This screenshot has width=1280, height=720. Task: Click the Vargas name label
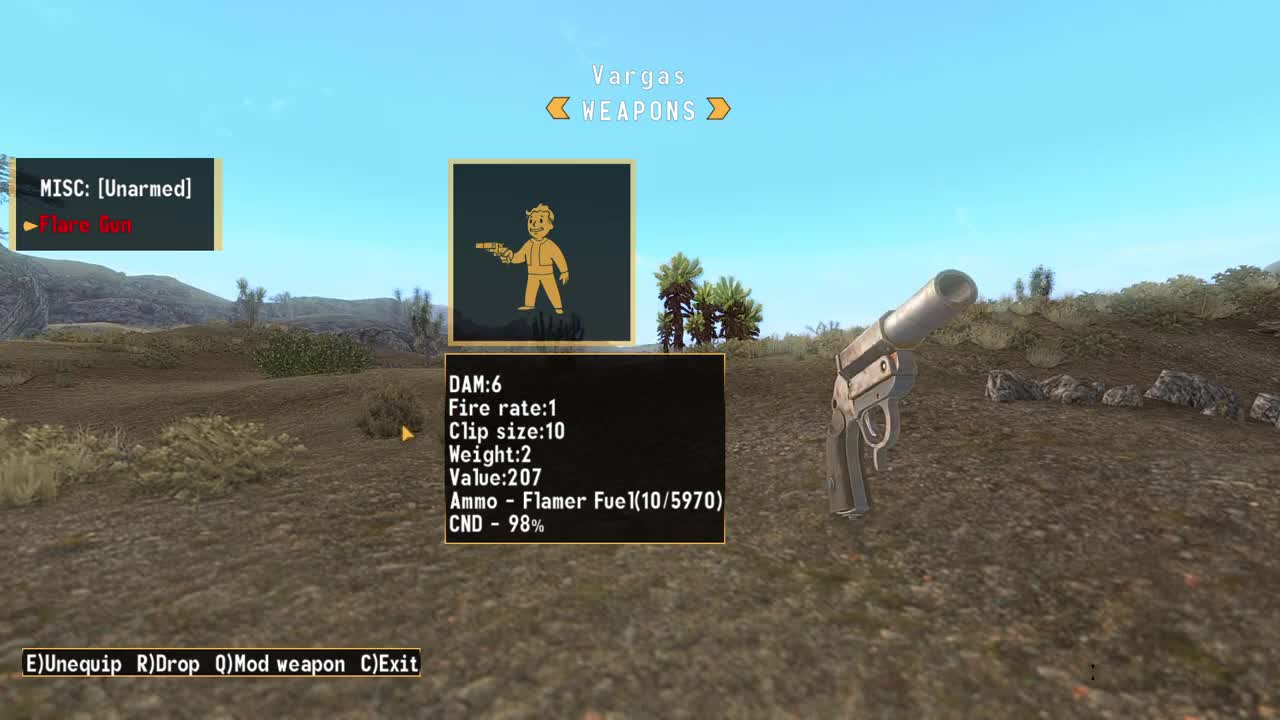pos(639,75)
